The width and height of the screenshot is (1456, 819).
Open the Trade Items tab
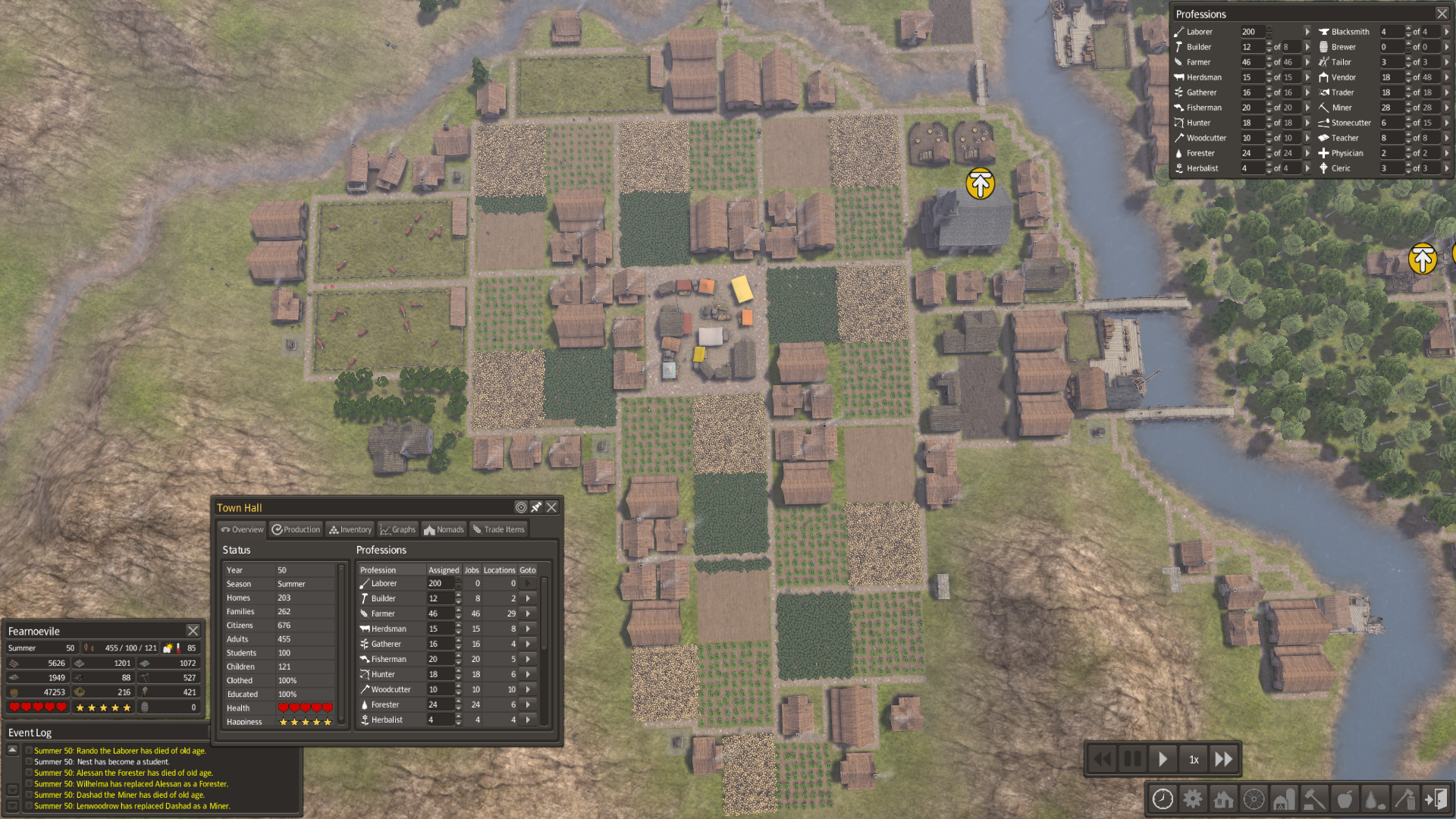click(x=498, y=529)
